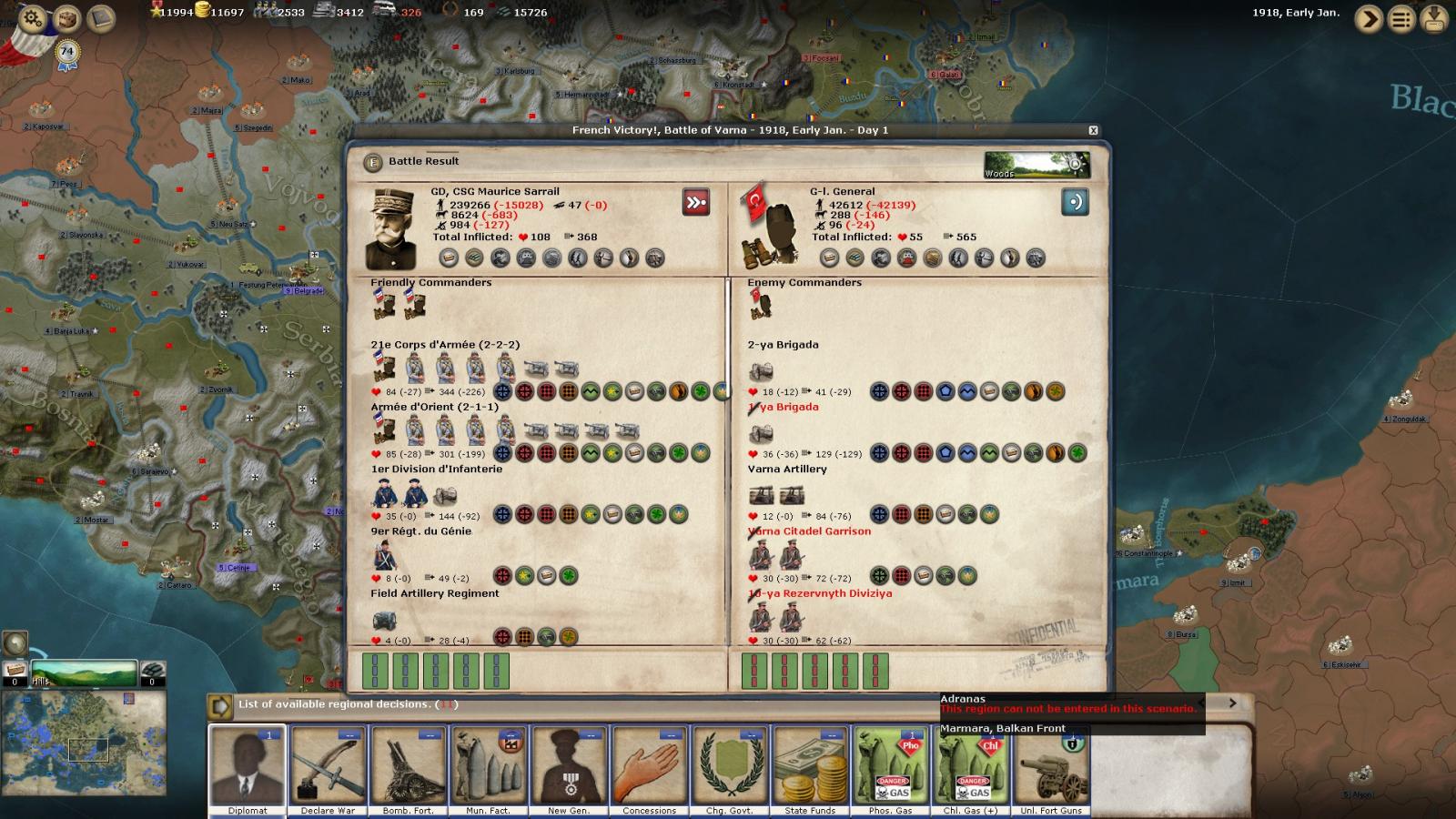The height and width of the screenshot is (819, 1456).
Task: Choose the Declare War decision card
Action: [328, 766]
